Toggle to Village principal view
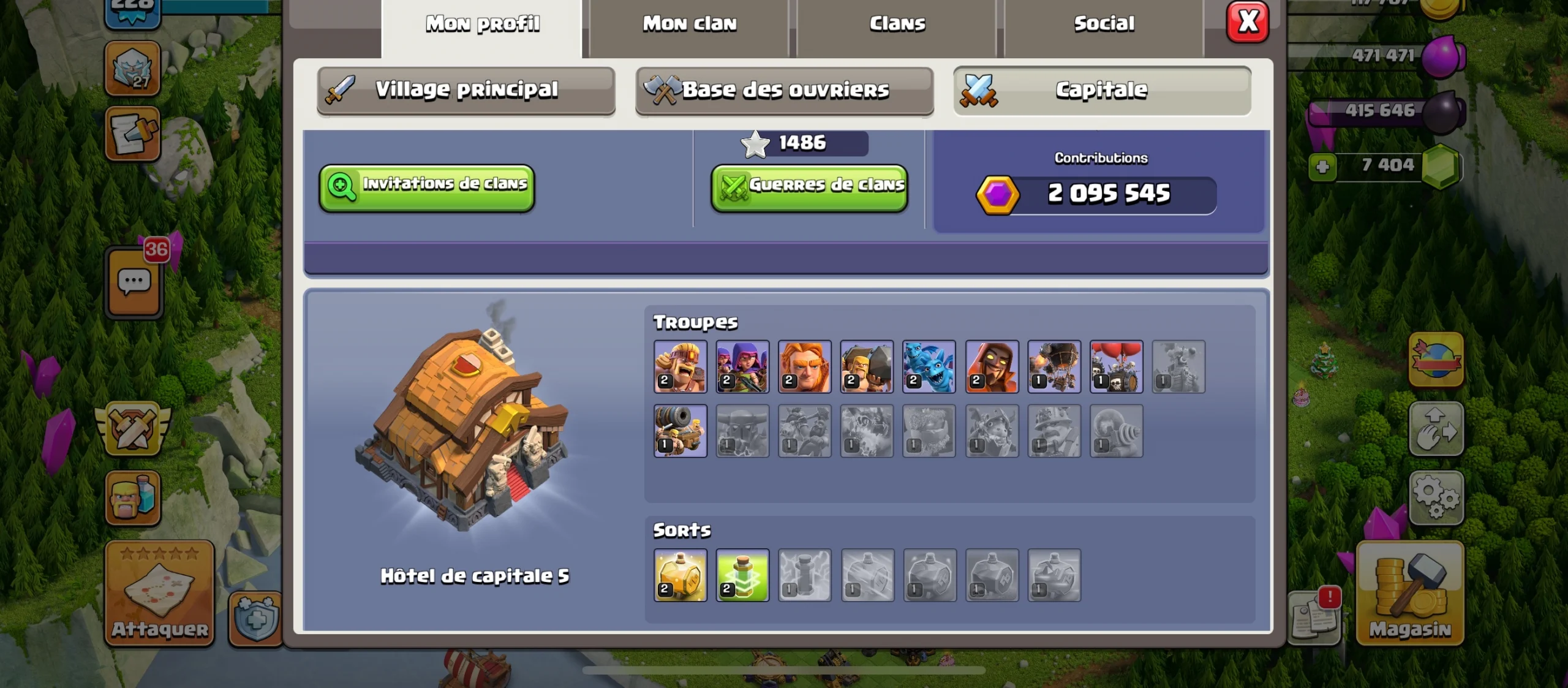The image size is (1568, 688). 466,89
